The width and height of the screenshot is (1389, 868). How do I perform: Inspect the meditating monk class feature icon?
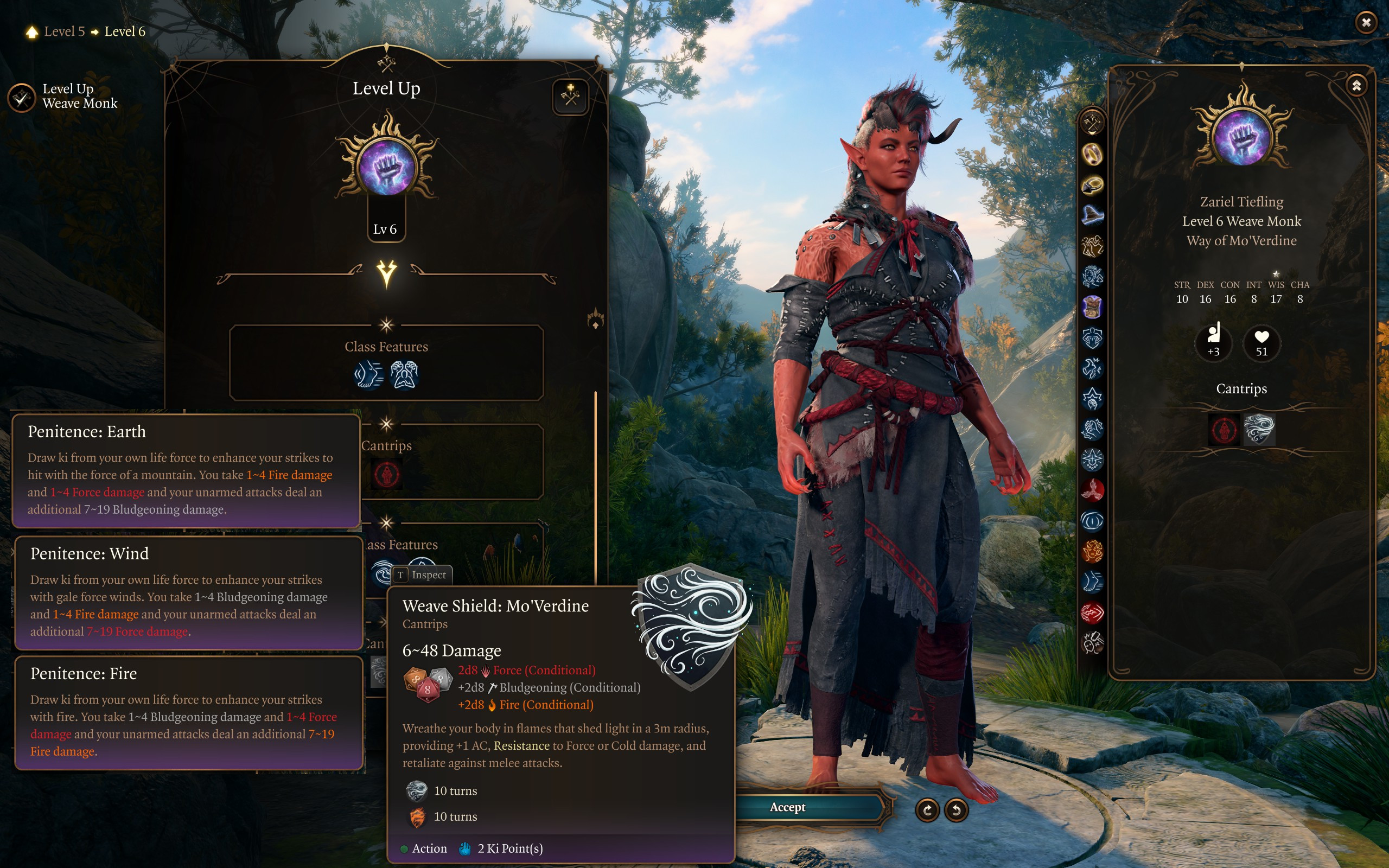coord(404,375)
